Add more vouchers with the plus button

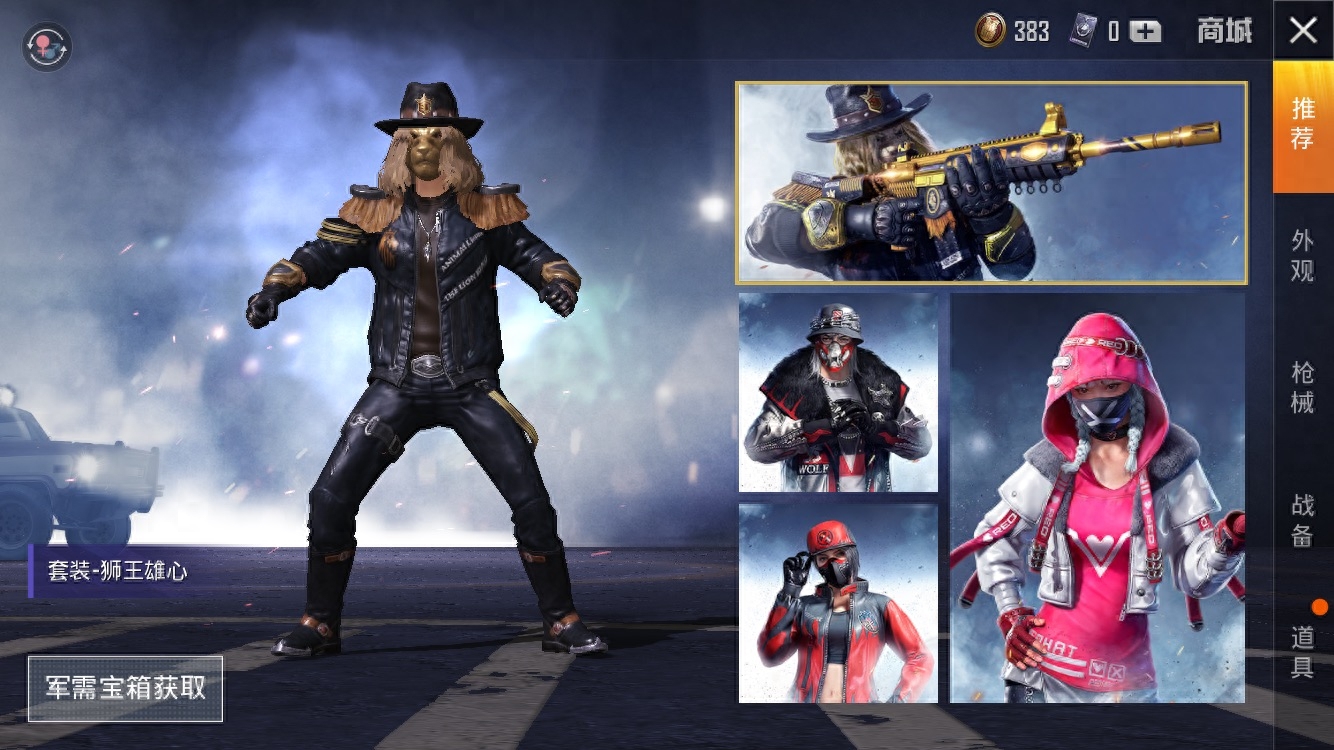[1146, 31]
